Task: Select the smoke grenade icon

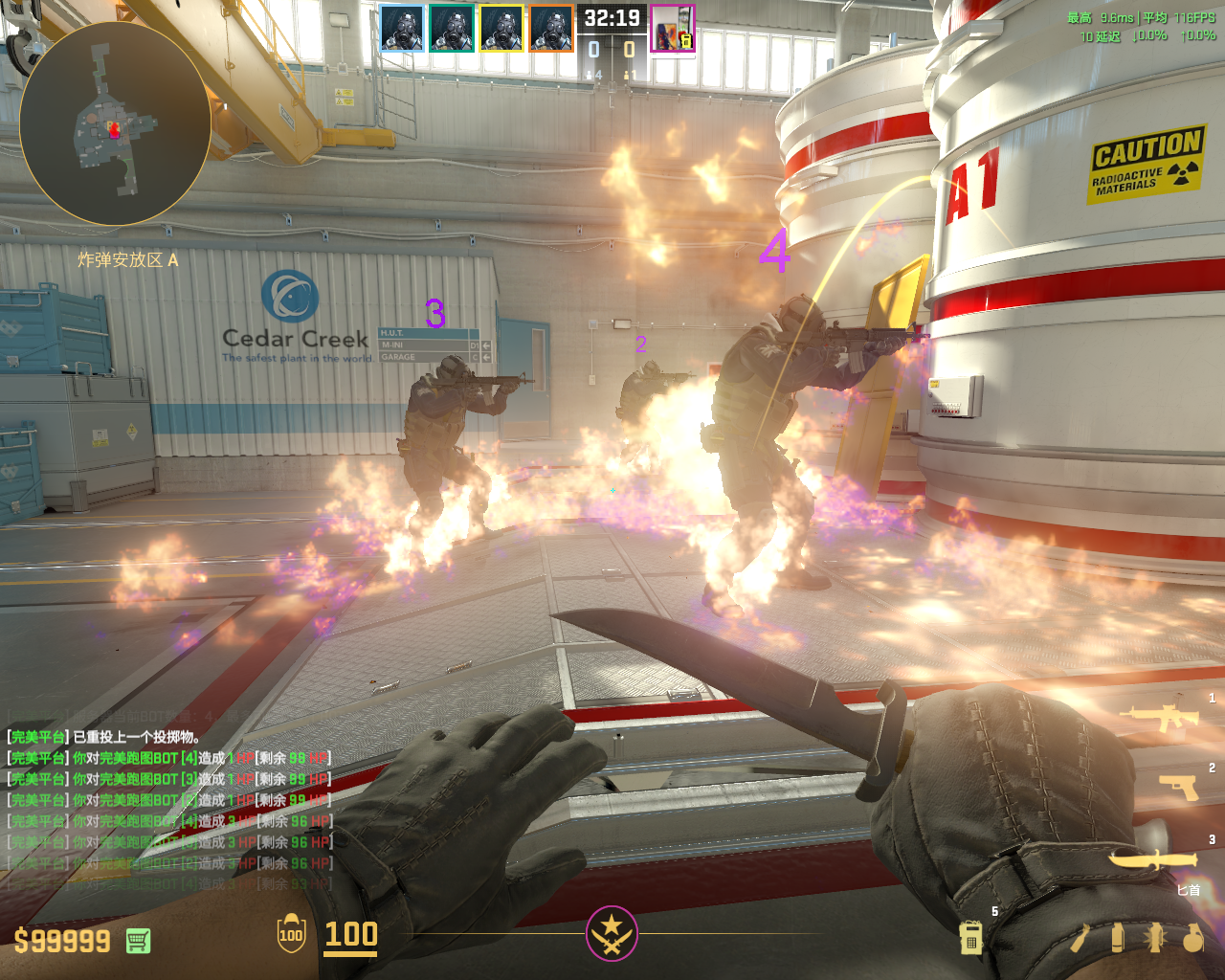Action: point(1118,938)
